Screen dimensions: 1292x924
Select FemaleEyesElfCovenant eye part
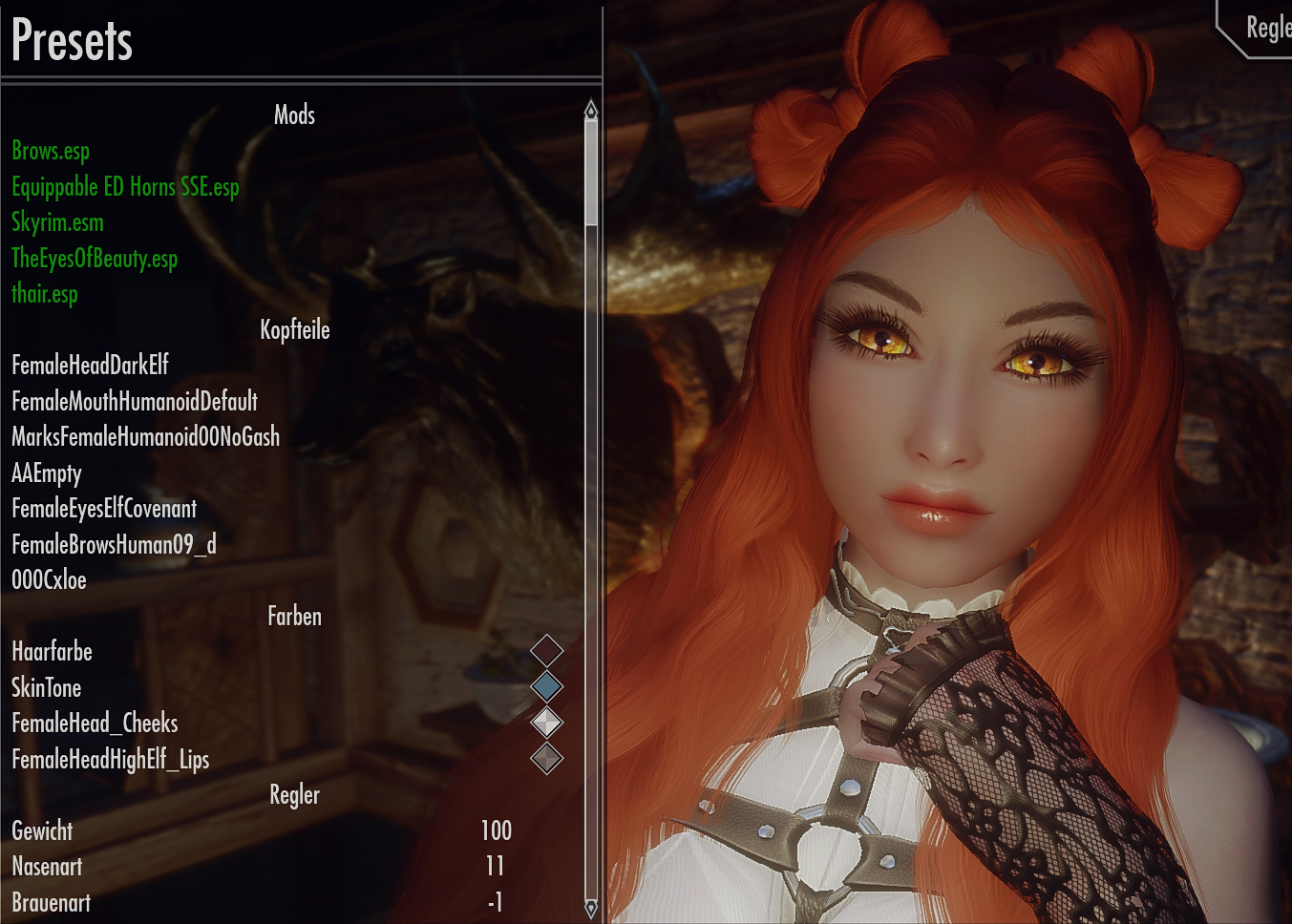pyautogui.click(x=102, y=509)
